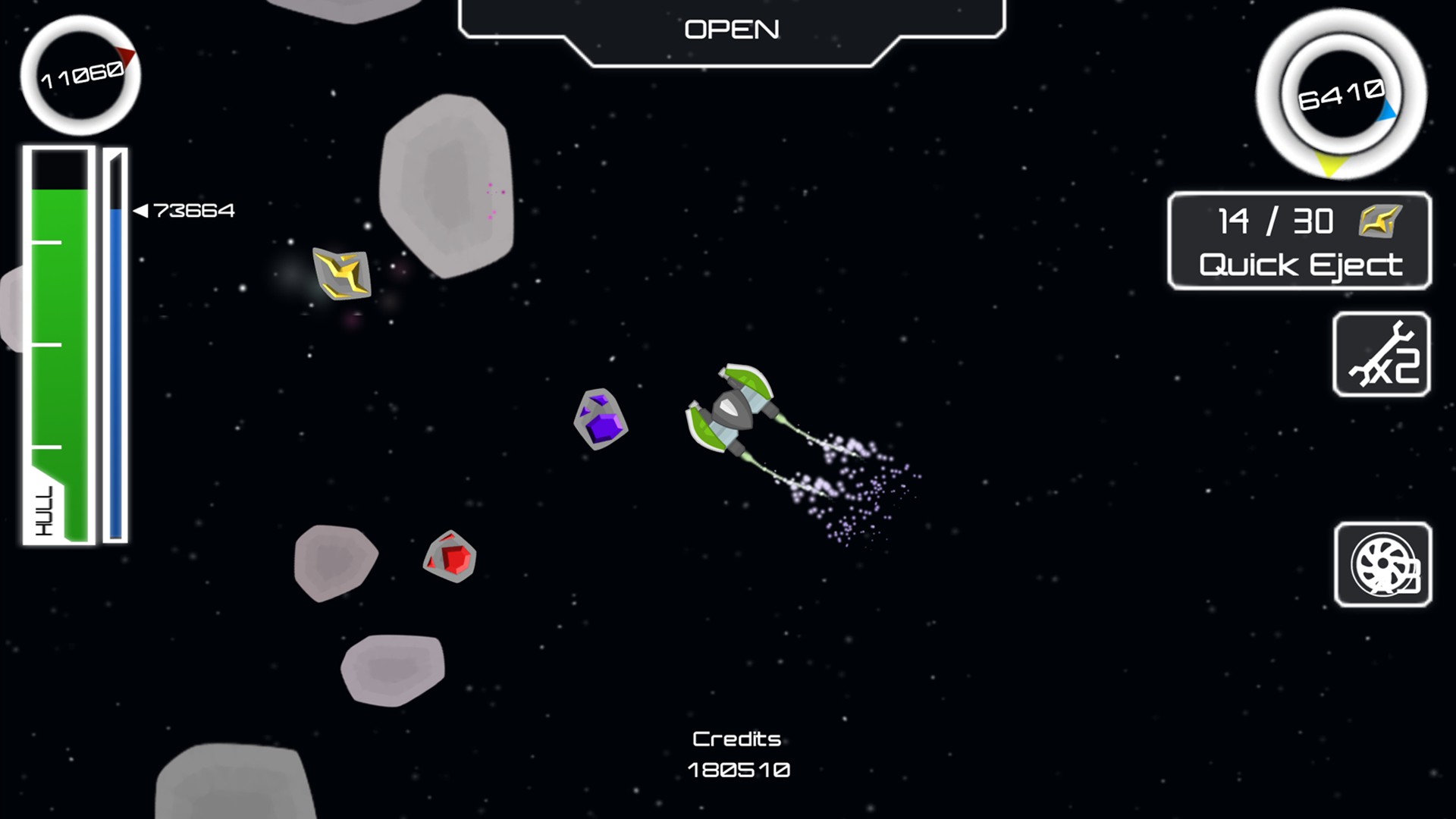Viewport: 1456px width, 819px height.
Task: Select the 11060 compass ring indicator
Action: (80, 76)
